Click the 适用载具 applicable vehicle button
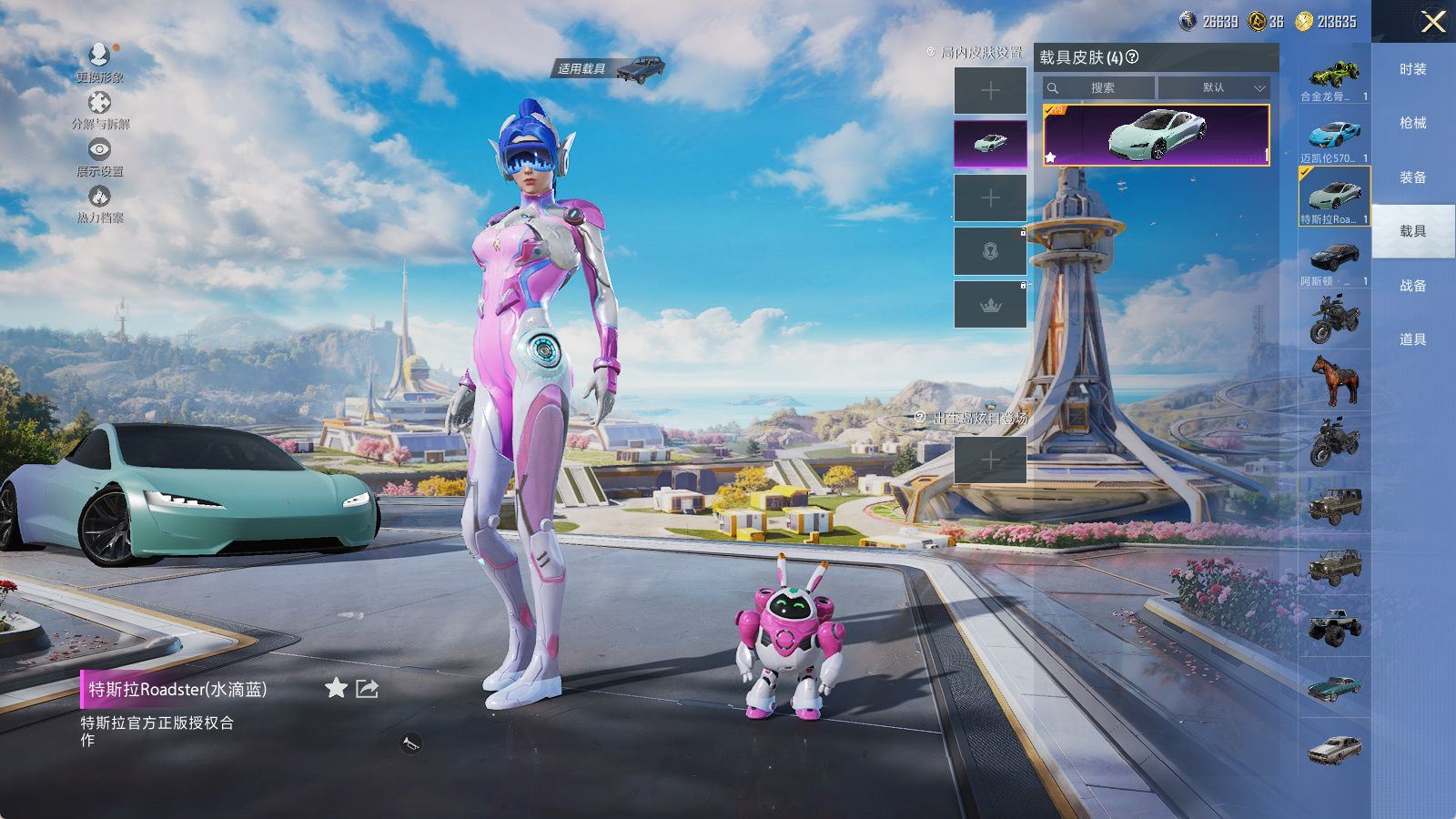Viewport: 1456px width, 819px height. click(610, 68)
